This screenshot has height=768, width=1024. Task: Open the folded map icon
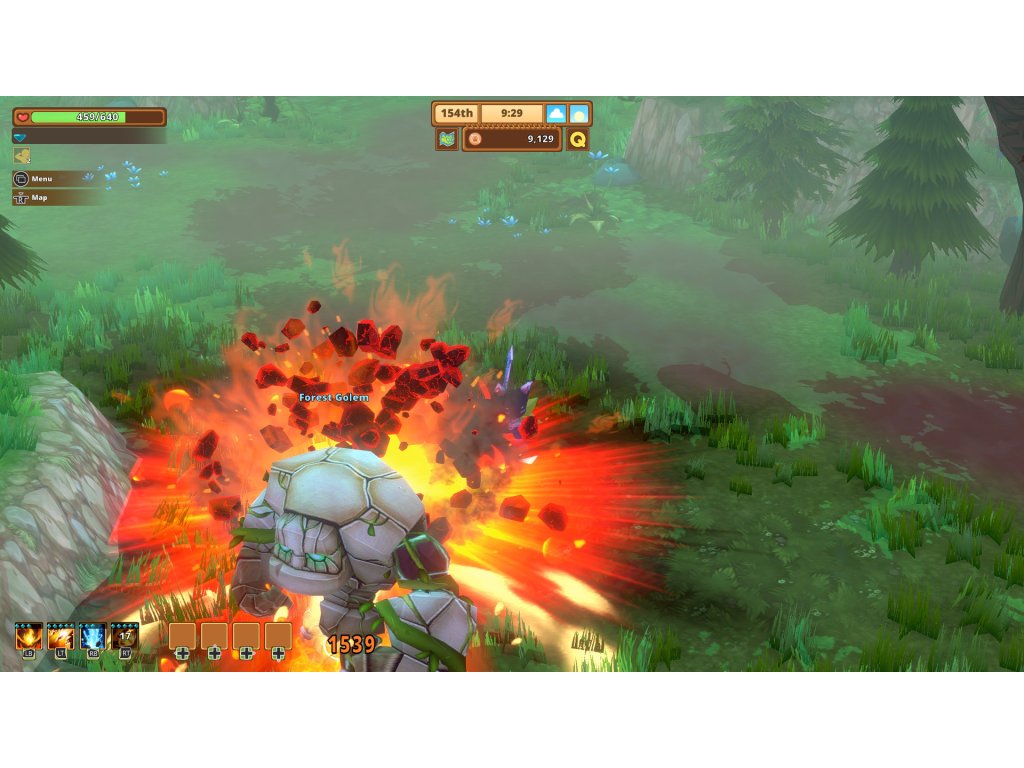coord(447,139)
